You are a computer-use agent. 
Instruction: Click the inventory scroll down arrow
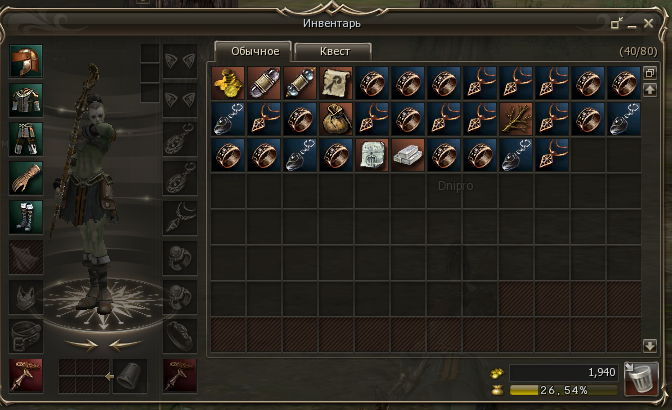pos(650,345)
